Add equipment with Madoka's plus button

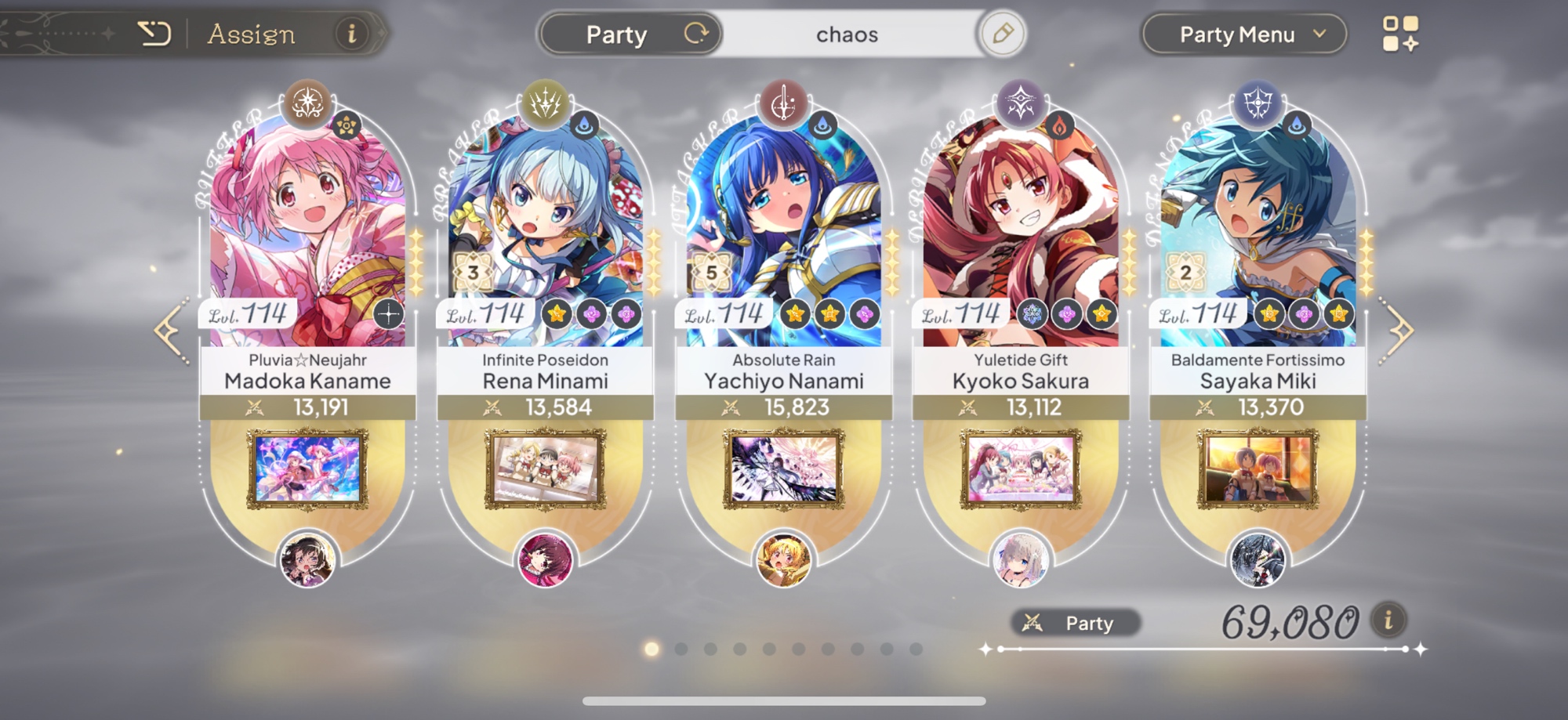(x=388, y=314)
